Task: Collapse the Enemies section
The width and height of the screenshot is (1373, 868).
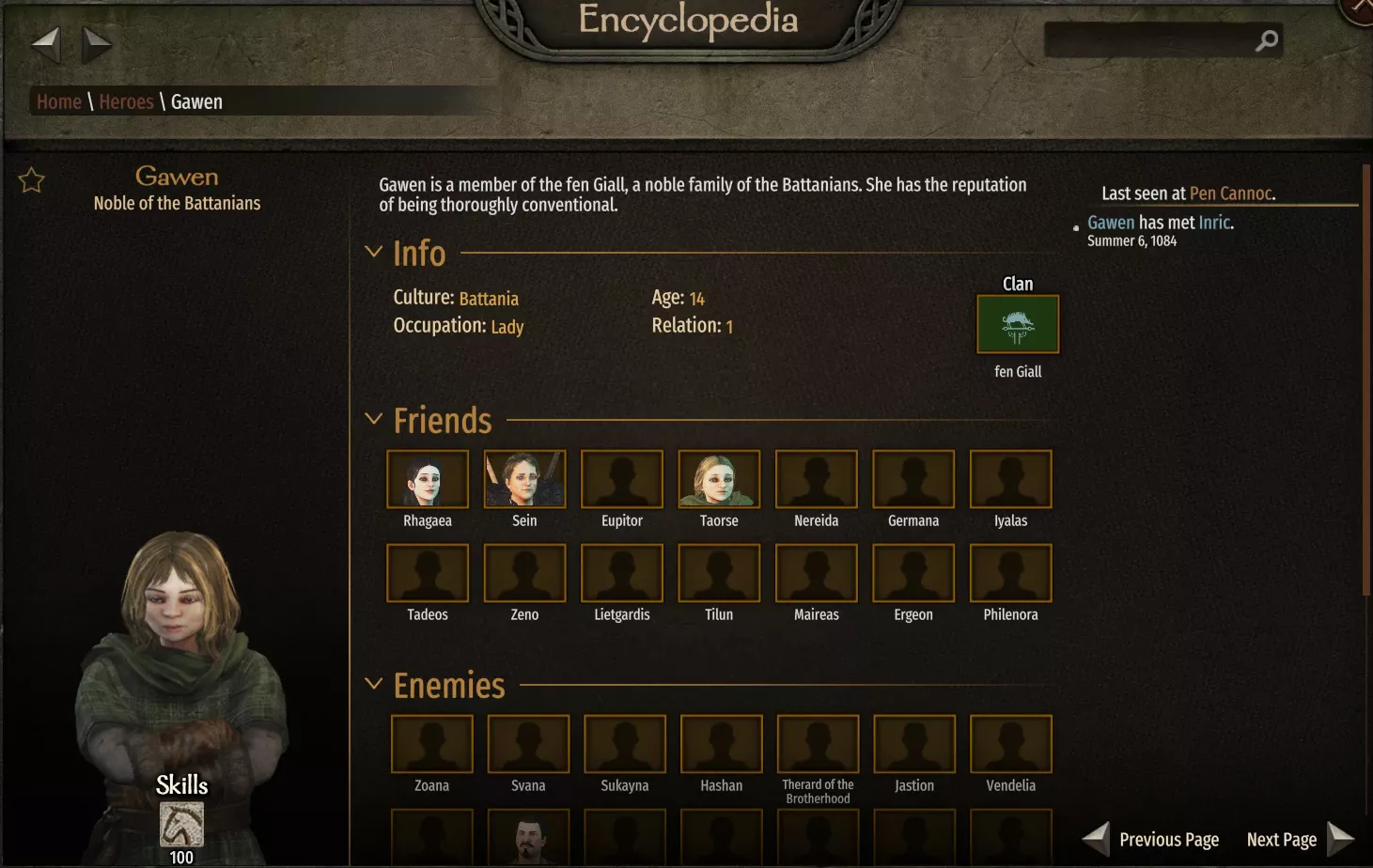Action: [373, 684]
